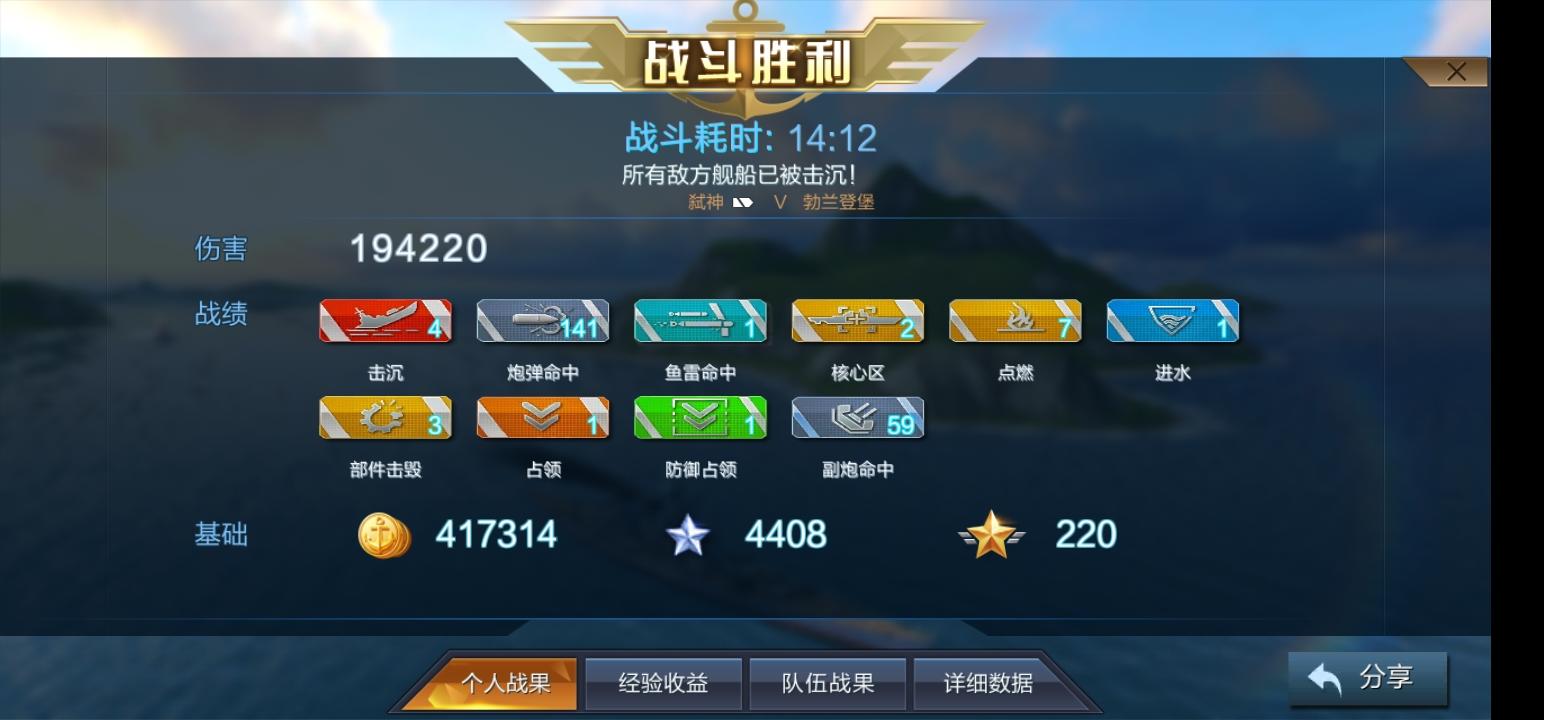This screenshot has height=720, width=1544.
Task: Click the 鱼雷命中 torpedo hits icon
Action: pos(700,321)
